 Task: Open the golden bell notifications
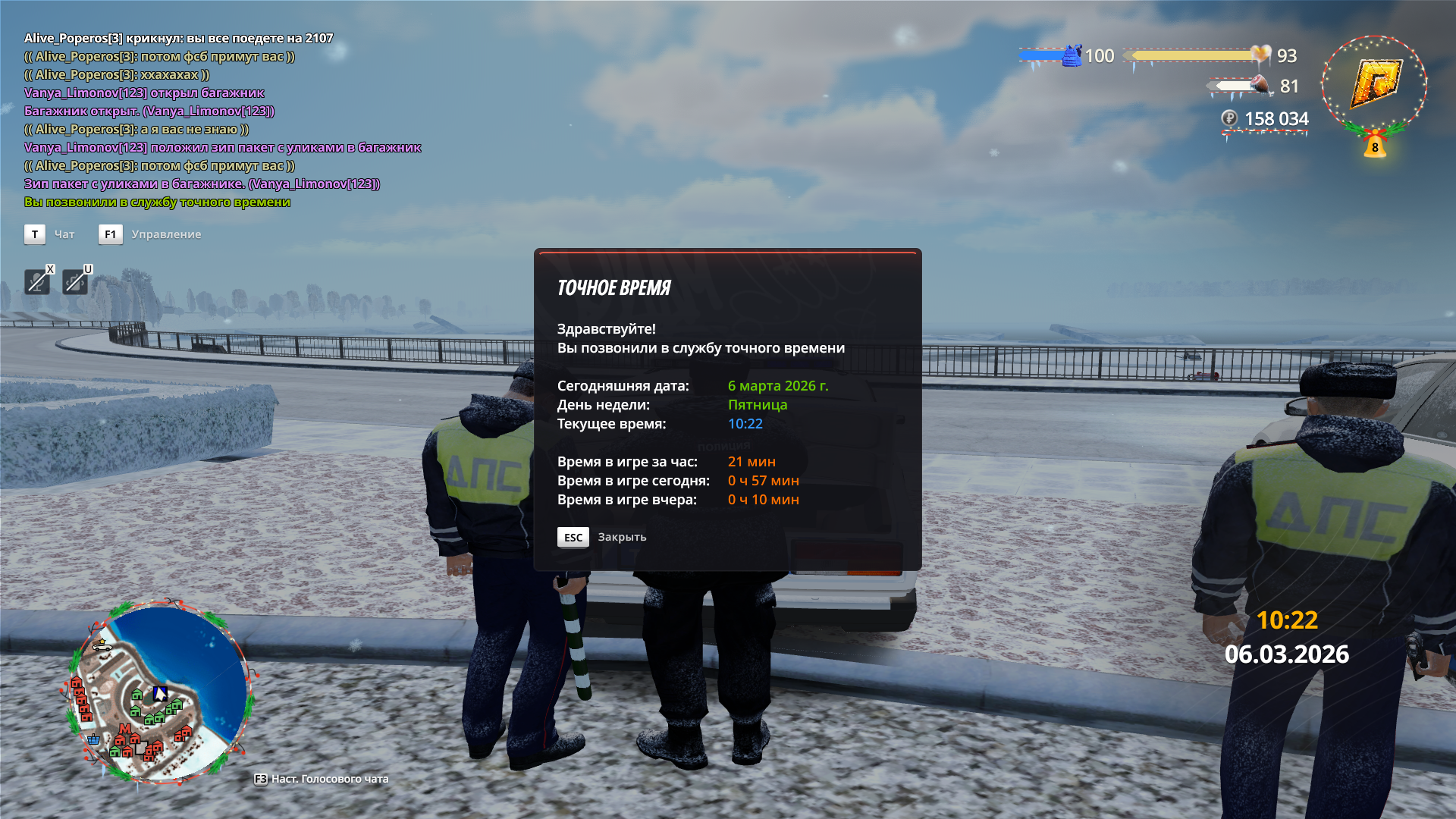(x=1375, y=144)
